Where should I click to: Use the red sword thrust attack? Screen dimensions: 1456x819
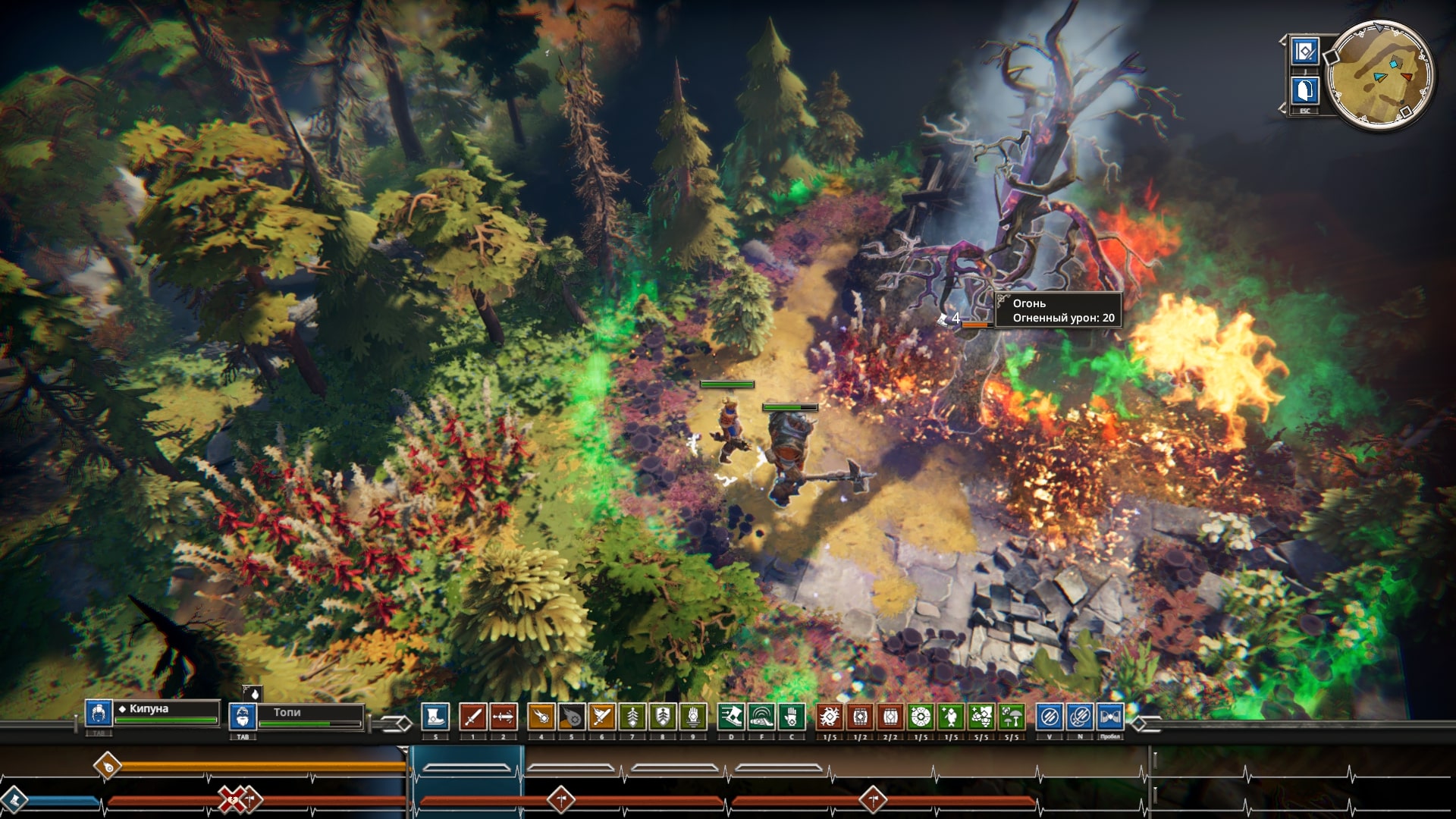coord(503,717)
